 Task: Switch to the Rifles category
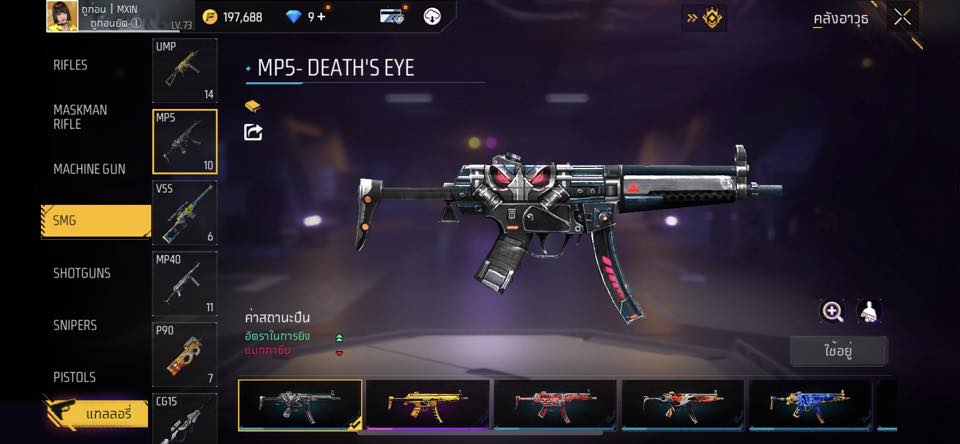(x=71, y=65)
